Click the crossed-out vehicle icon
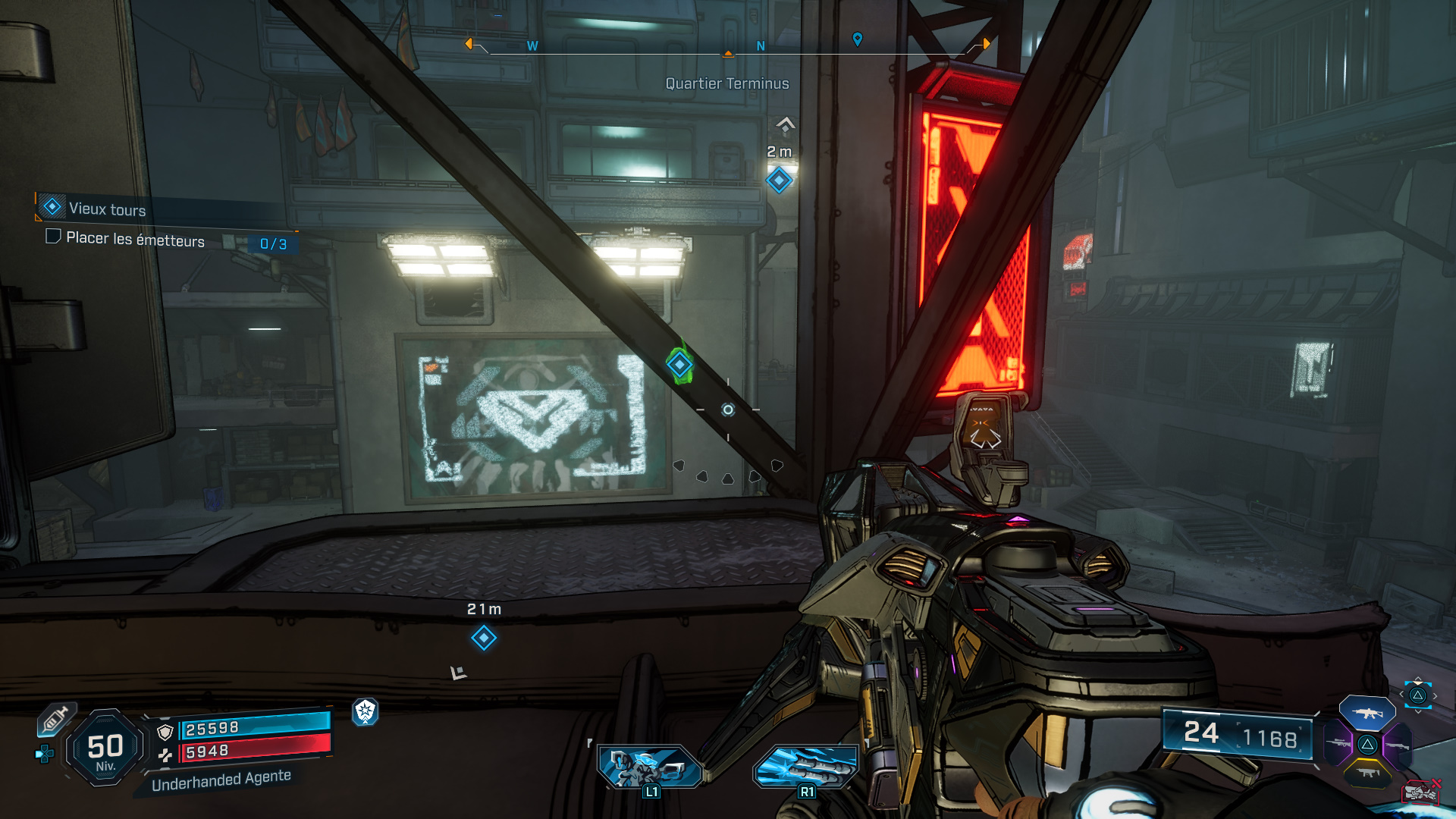 (x=1420, y=792)
